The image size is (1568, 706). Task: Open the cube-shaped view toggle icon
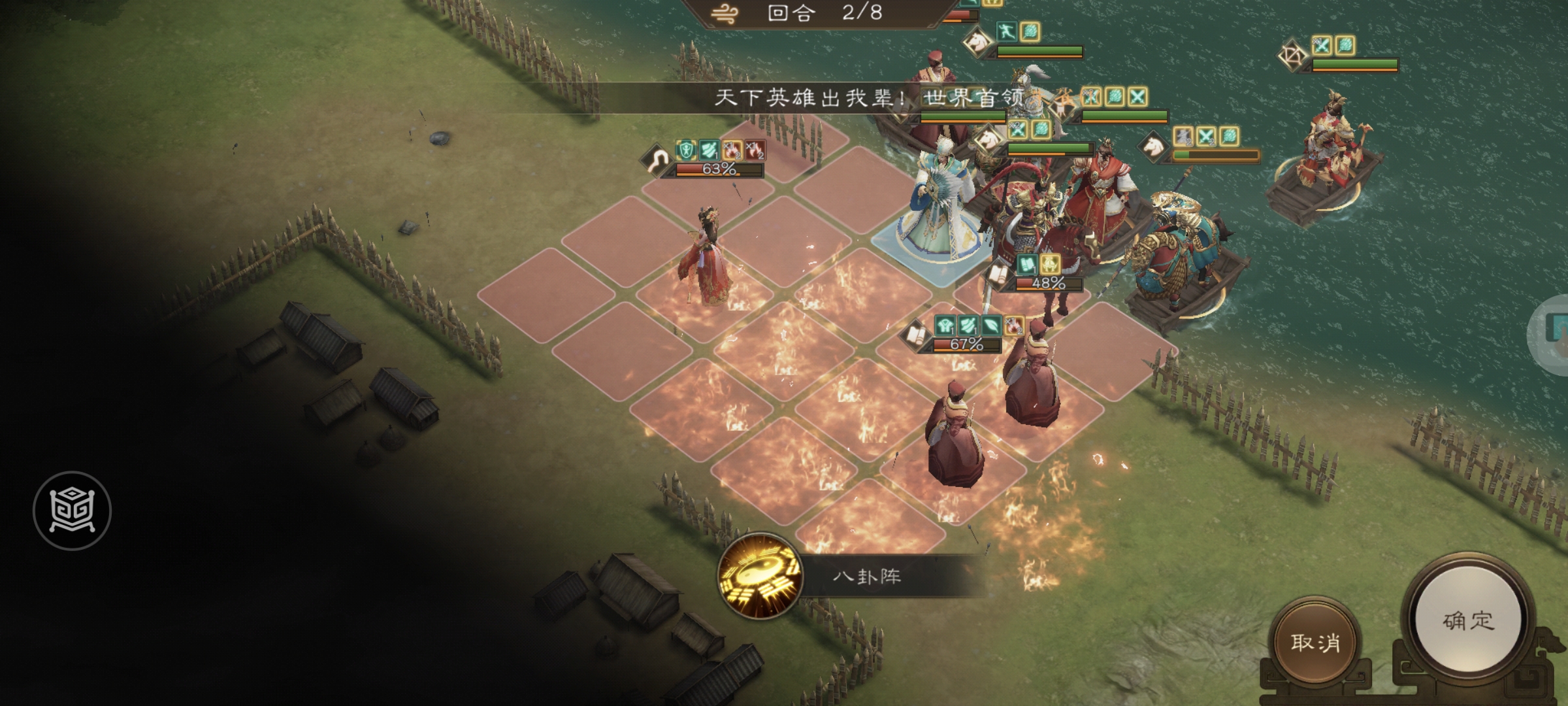pos(72,511)
